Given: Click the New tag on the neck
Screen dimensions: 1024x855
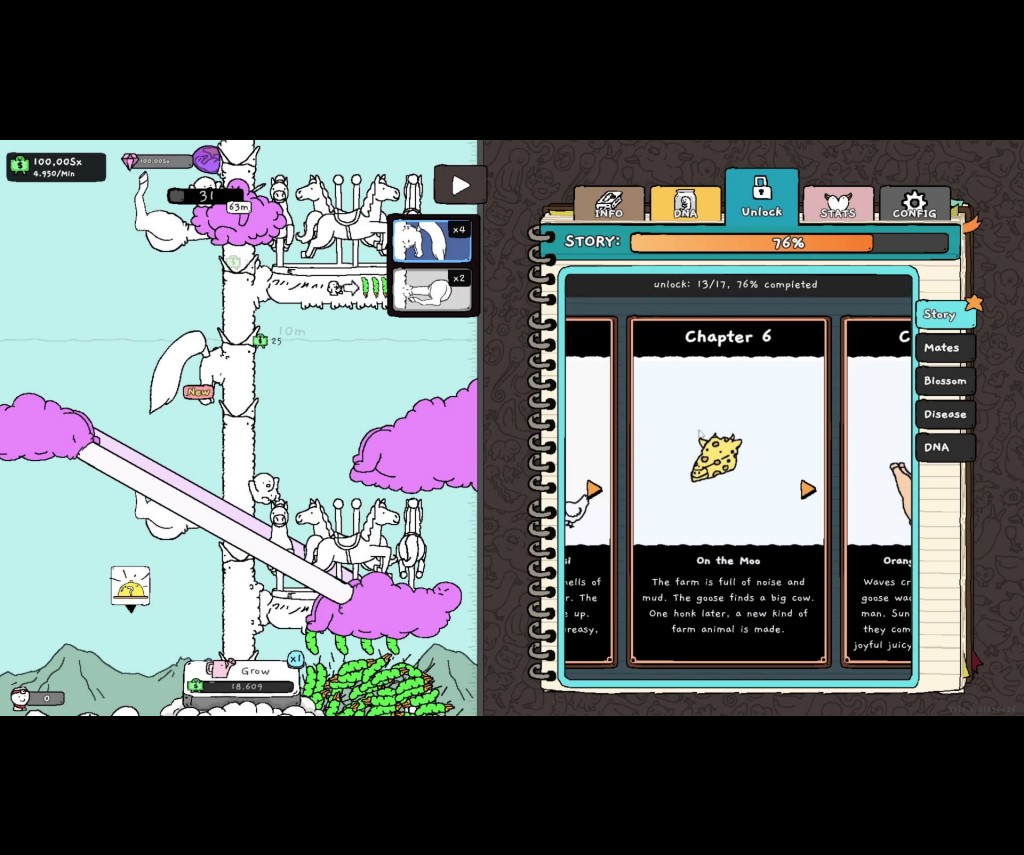Looking at the screenshot, I should click(198, 392).
